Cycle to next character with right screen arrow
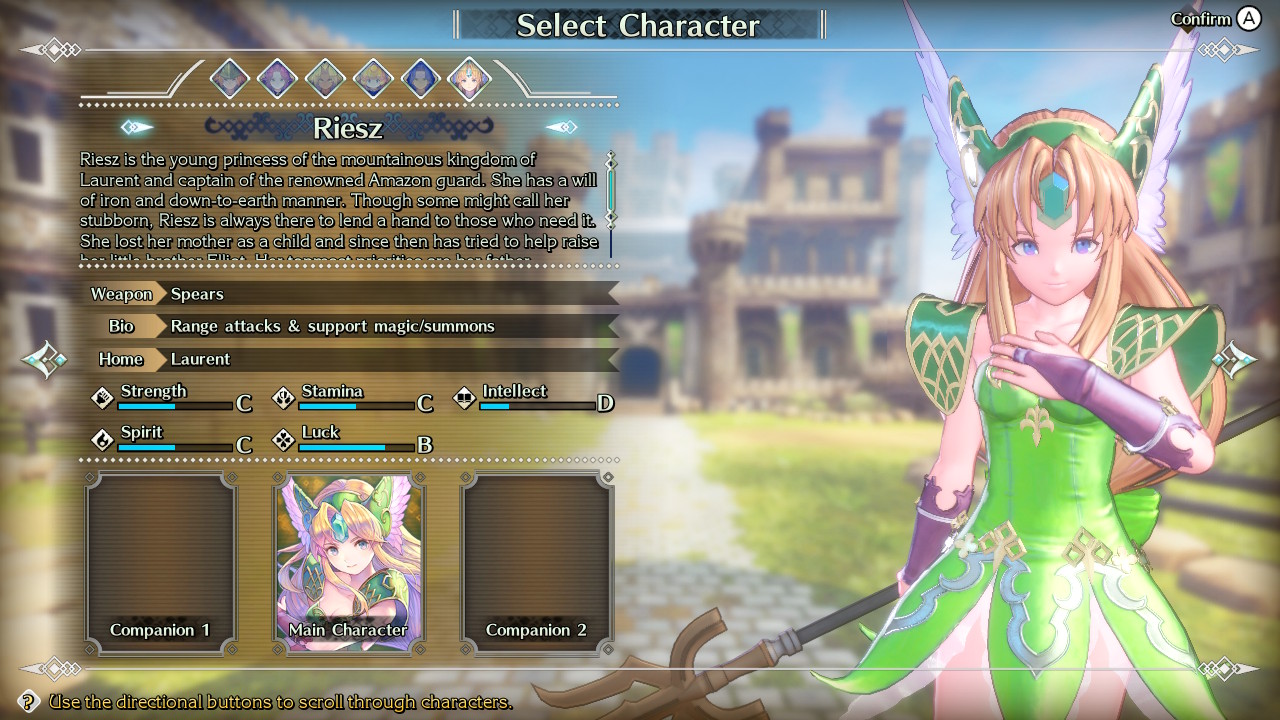The width and height of the screenshot is (1280, 720). coord(1234,359)
